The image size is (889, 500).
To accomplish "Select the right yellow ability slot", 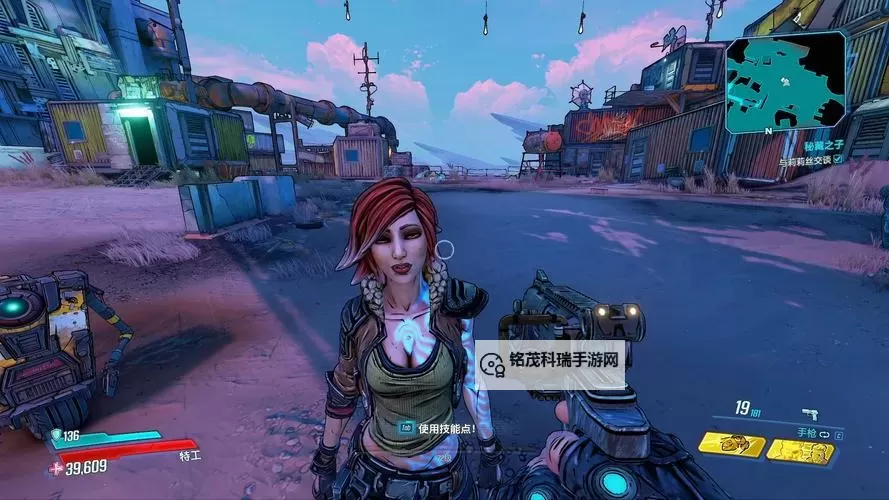I will click(x=801, y=452).
